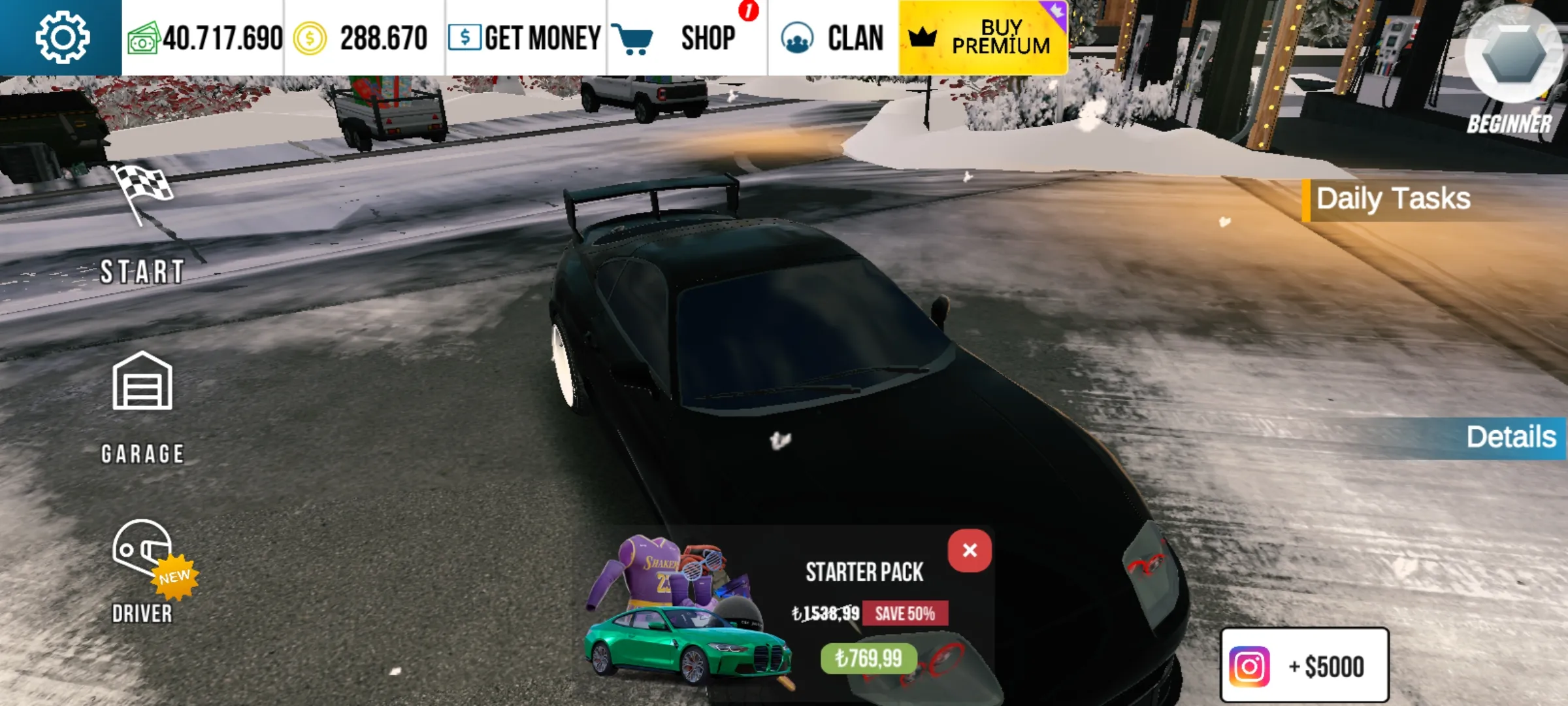Close the Starter Pack offer
Screen dimensions: 1568x706
969,550
